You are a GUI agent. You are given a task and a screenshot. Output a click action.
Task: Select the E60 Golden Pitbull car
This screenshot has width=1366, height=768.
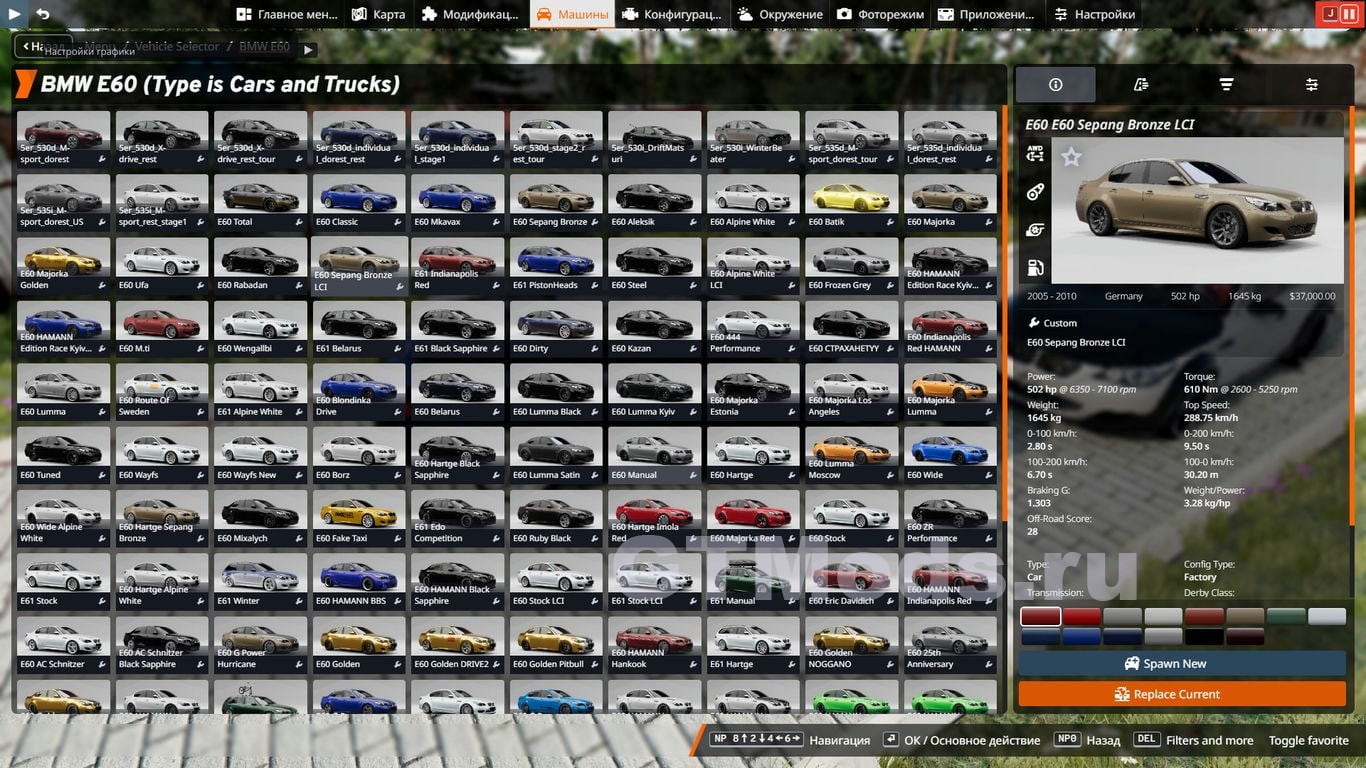[556, 643]
